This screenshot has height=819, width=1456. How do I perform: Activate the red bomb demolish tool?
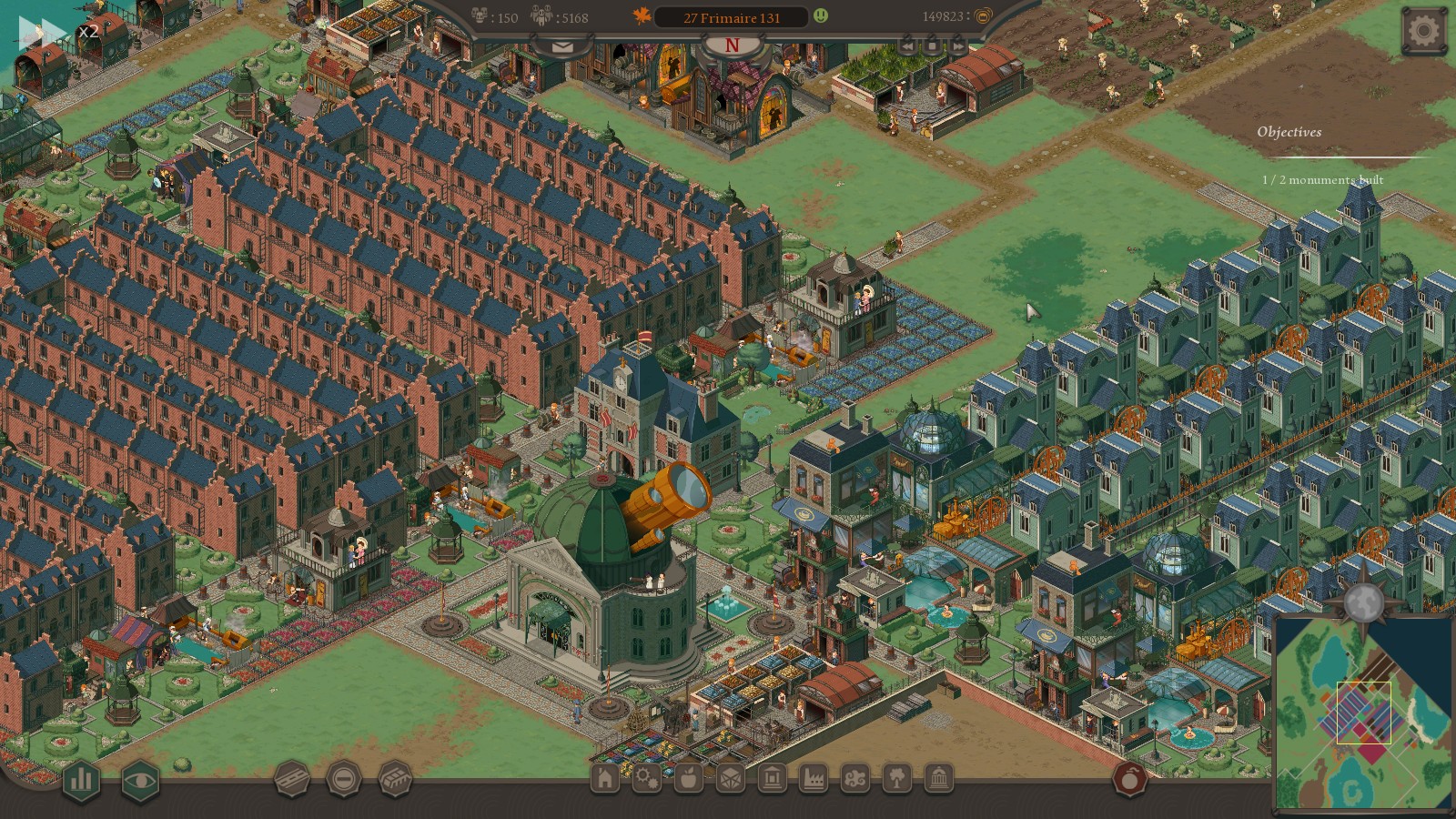[x=1130, y=780]
